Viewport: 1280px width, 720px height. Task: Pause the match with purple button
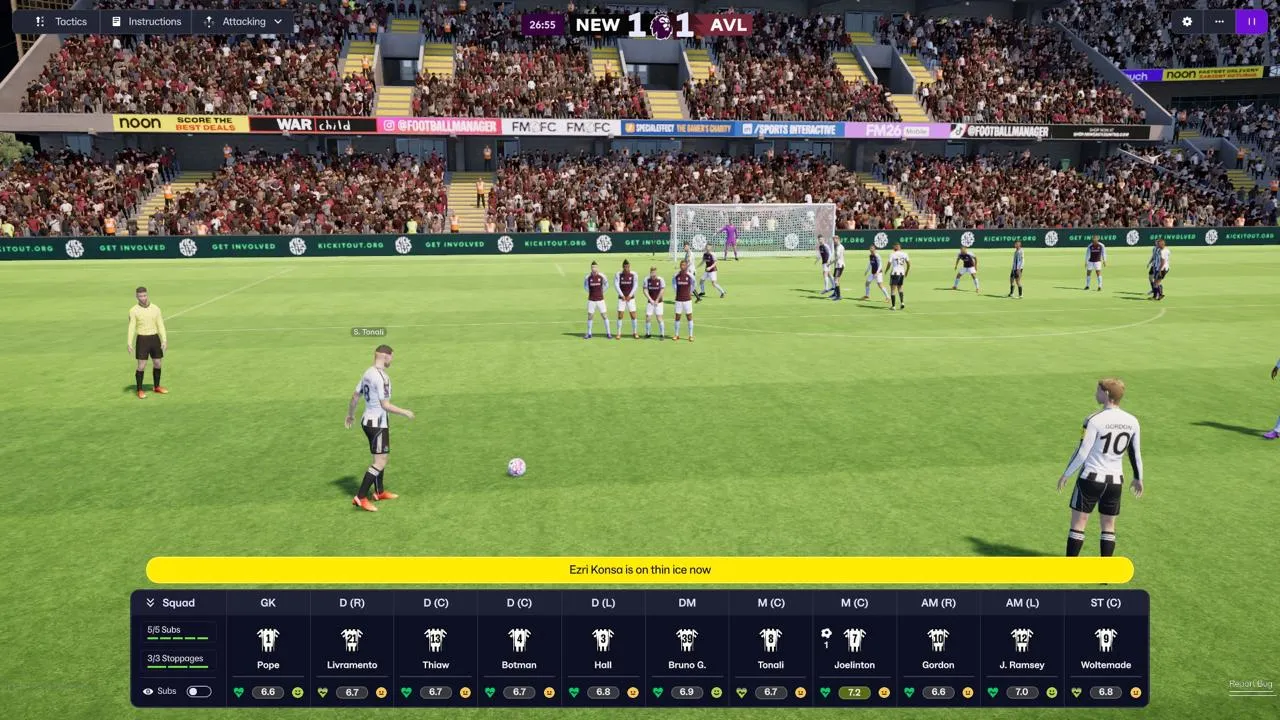click(x=1251, y=21)
